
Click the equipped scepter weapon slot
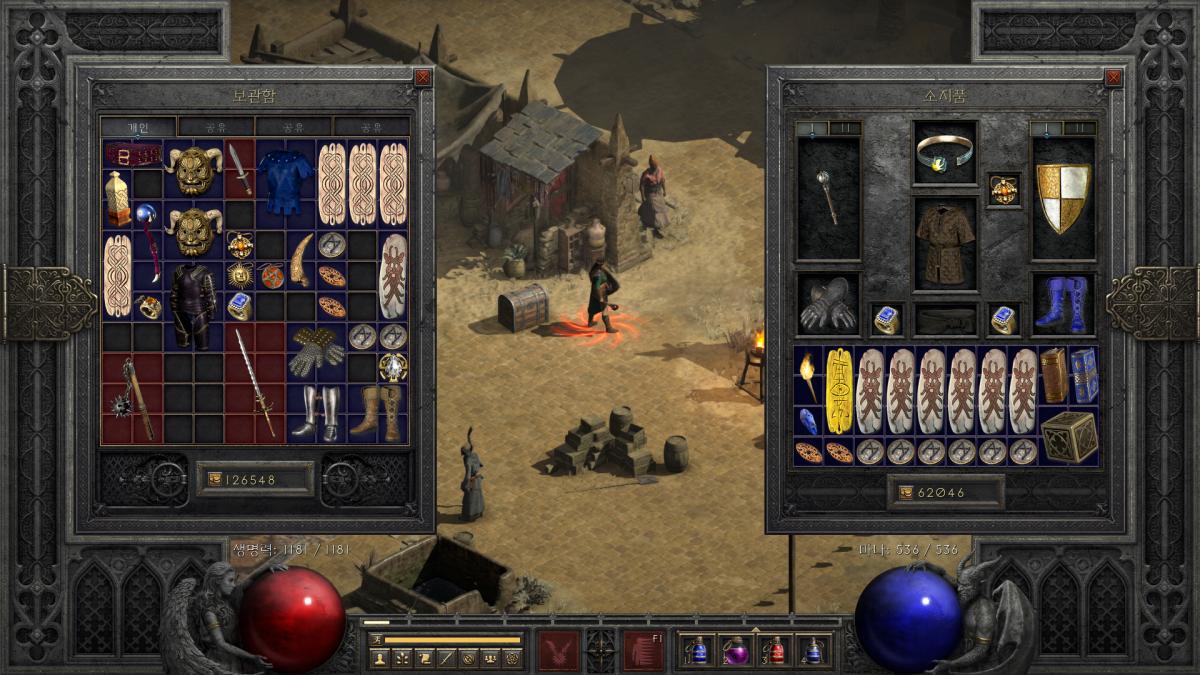click(829, 198)
